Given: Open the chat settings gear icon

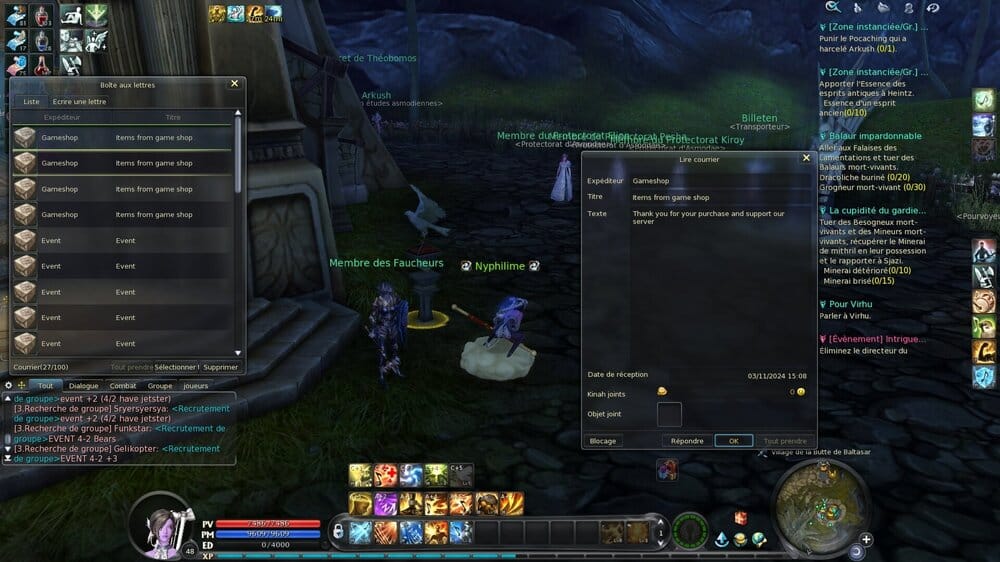Looking at the screenshot, I should pyautogui.click(x=9, y=385).
